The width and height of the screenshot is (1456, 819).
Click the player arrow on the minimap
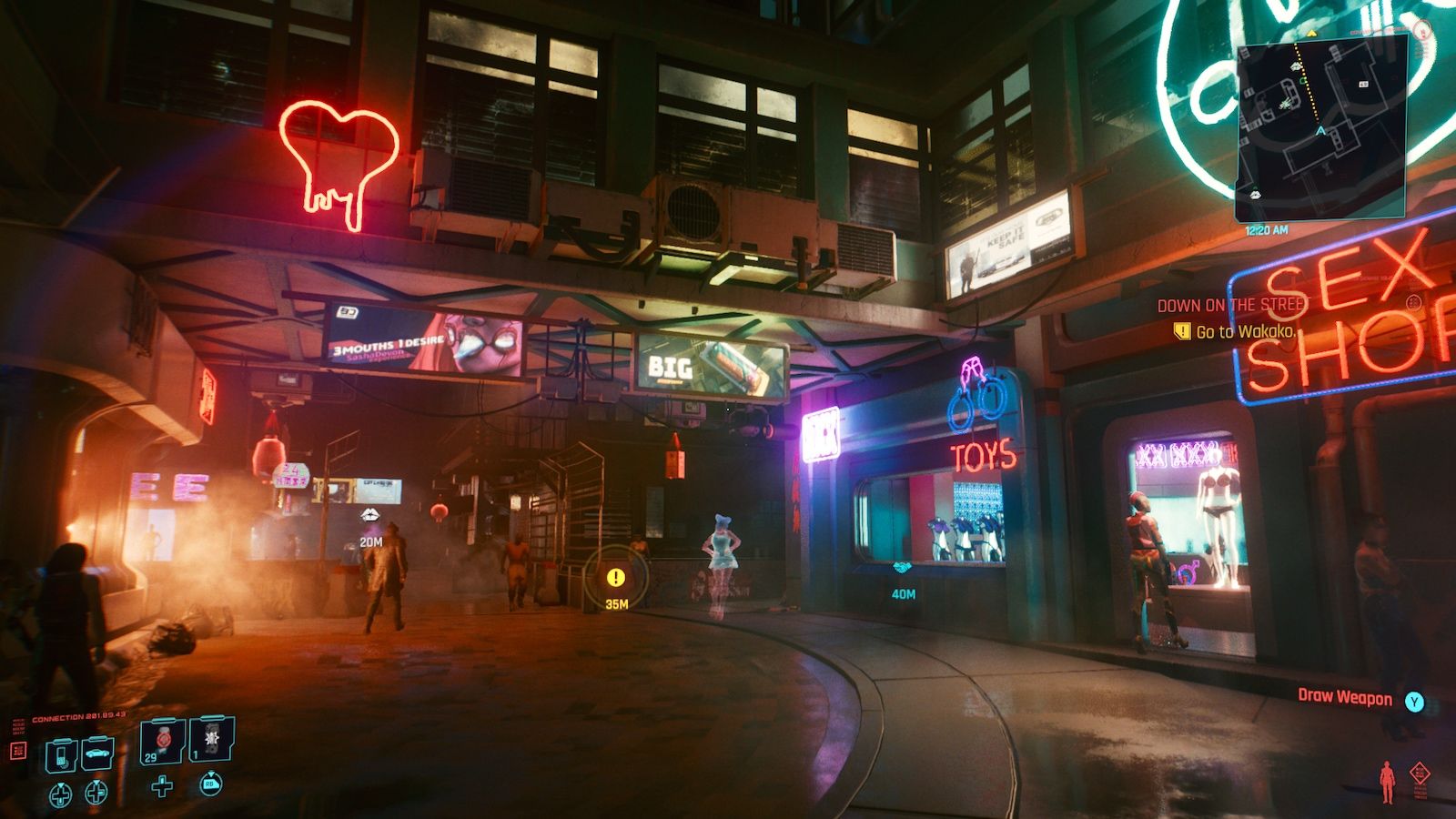pyautogui.click(x=1319, y=131)
